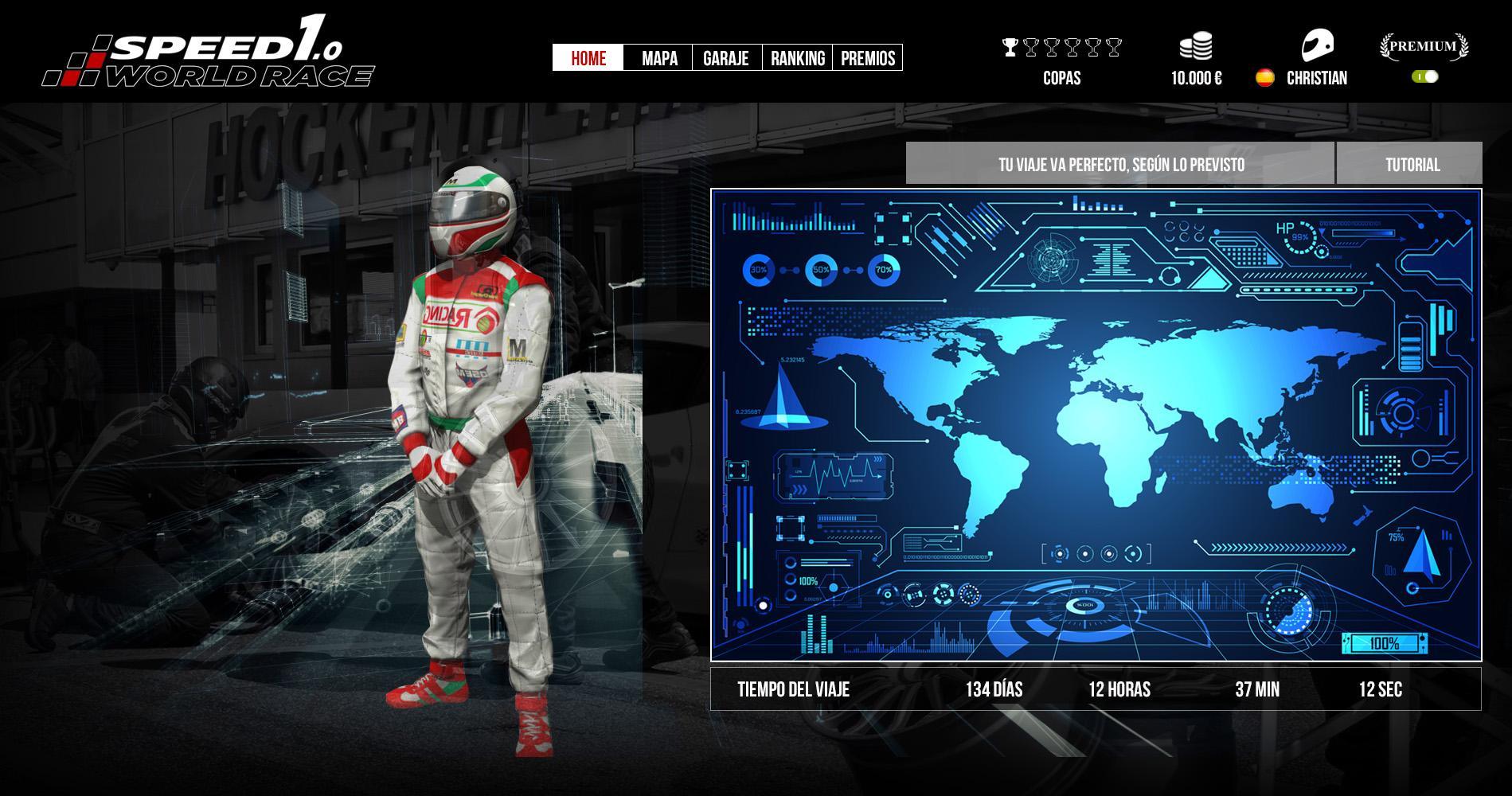This screenshot has width=1512, height=796.
Task: Open the coin stack money icon
Action: coord(1196,46)
